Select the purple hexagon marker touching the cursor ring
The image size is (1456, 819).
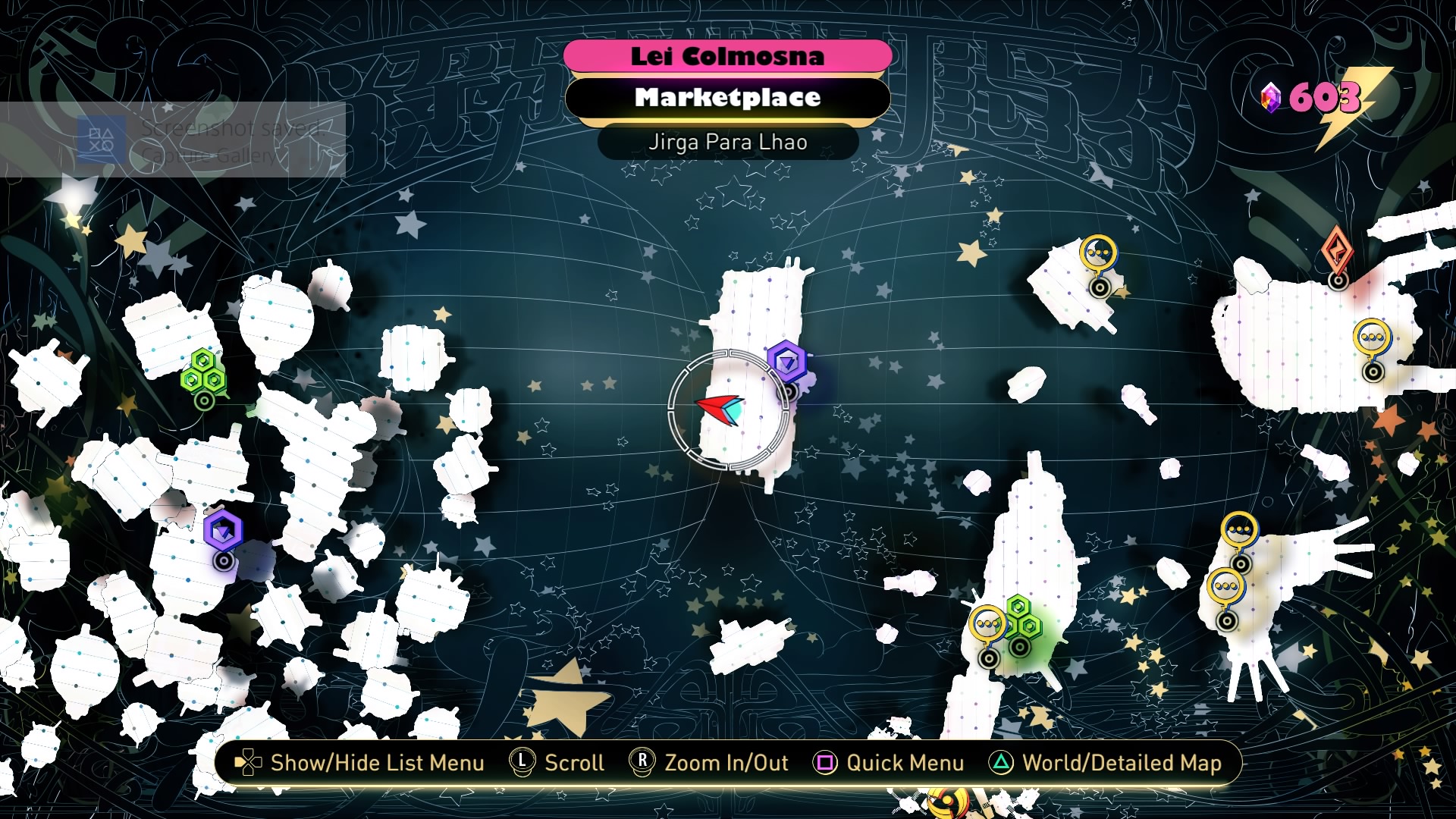pos(786,363)
